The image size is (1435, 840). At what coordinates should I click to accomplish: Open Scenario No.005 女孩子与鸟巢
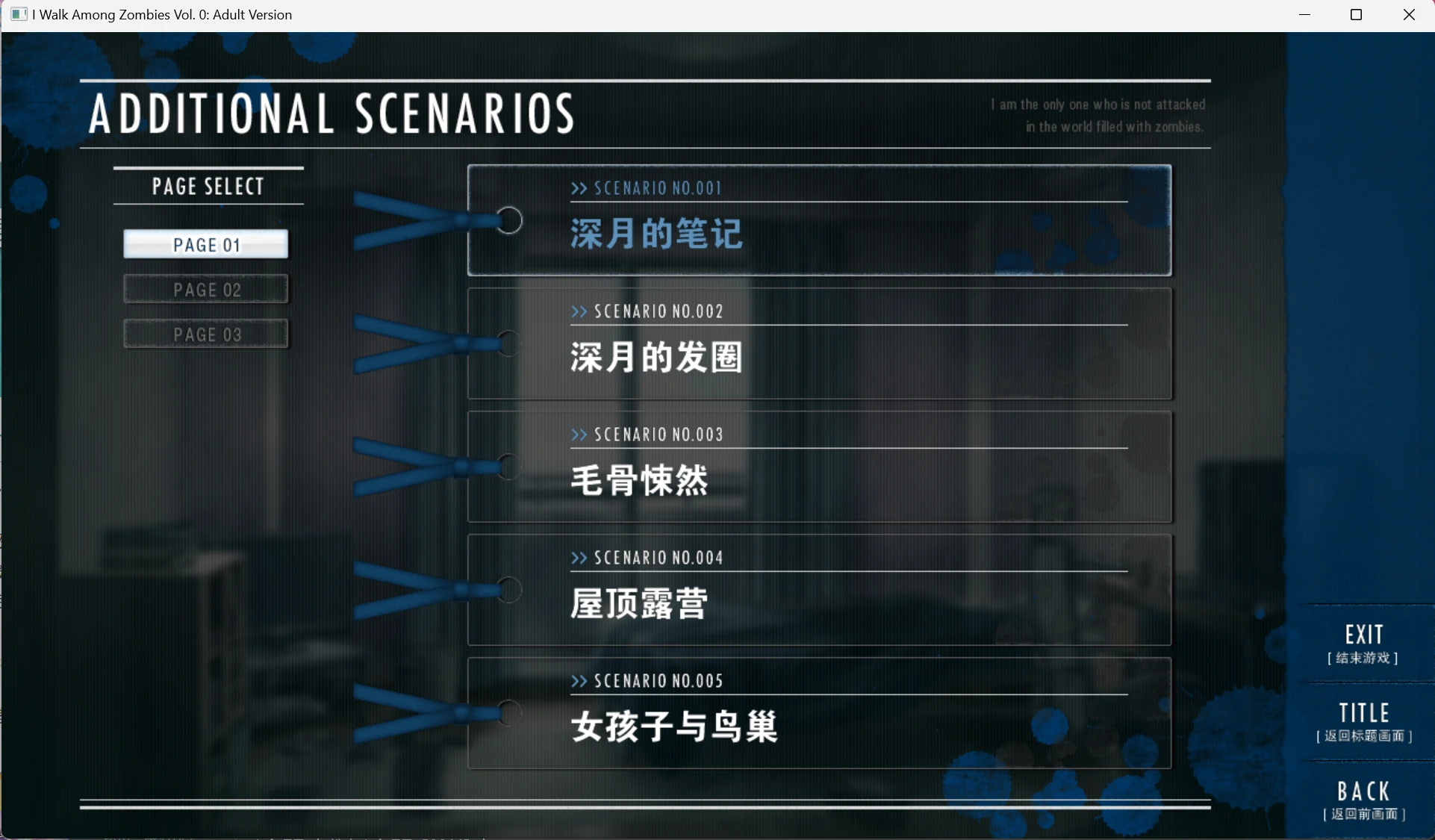coord(819,713)
